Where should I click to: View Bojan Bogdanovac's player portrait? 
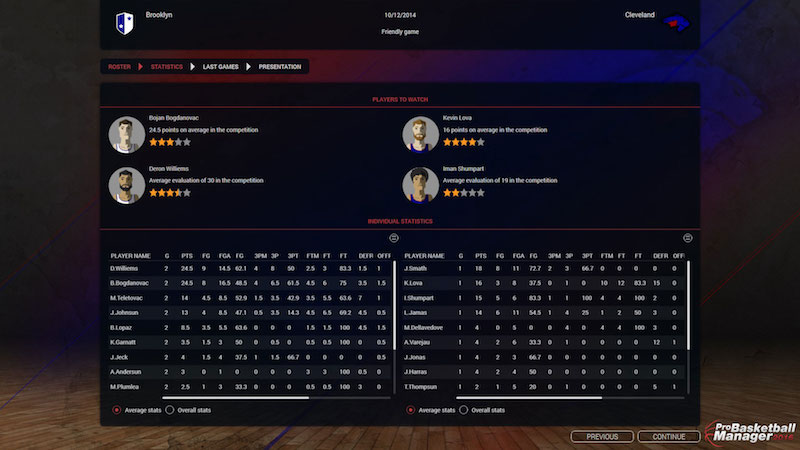(x=125, y=133)
